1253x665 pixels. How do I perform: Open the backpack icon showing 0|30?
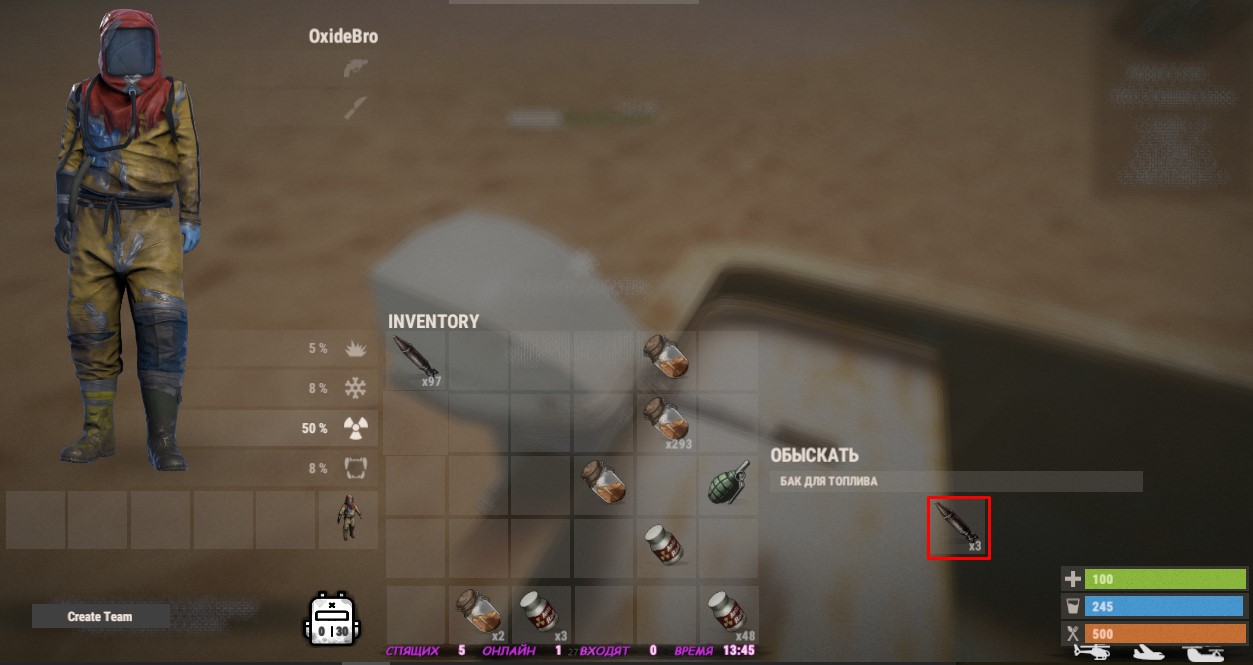click(329, 620)
